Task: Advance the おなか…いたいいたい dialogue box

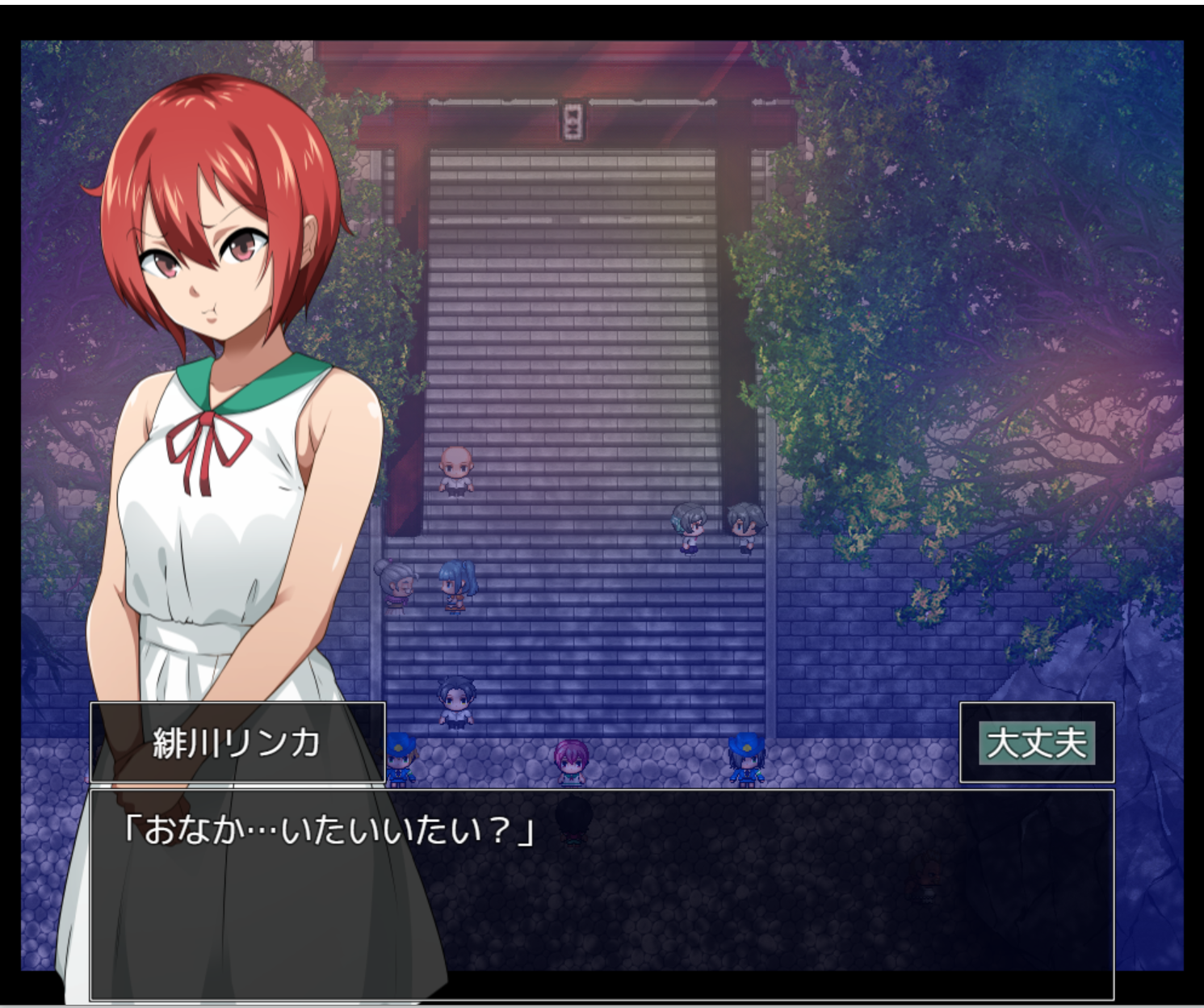Action: [601, 893]
